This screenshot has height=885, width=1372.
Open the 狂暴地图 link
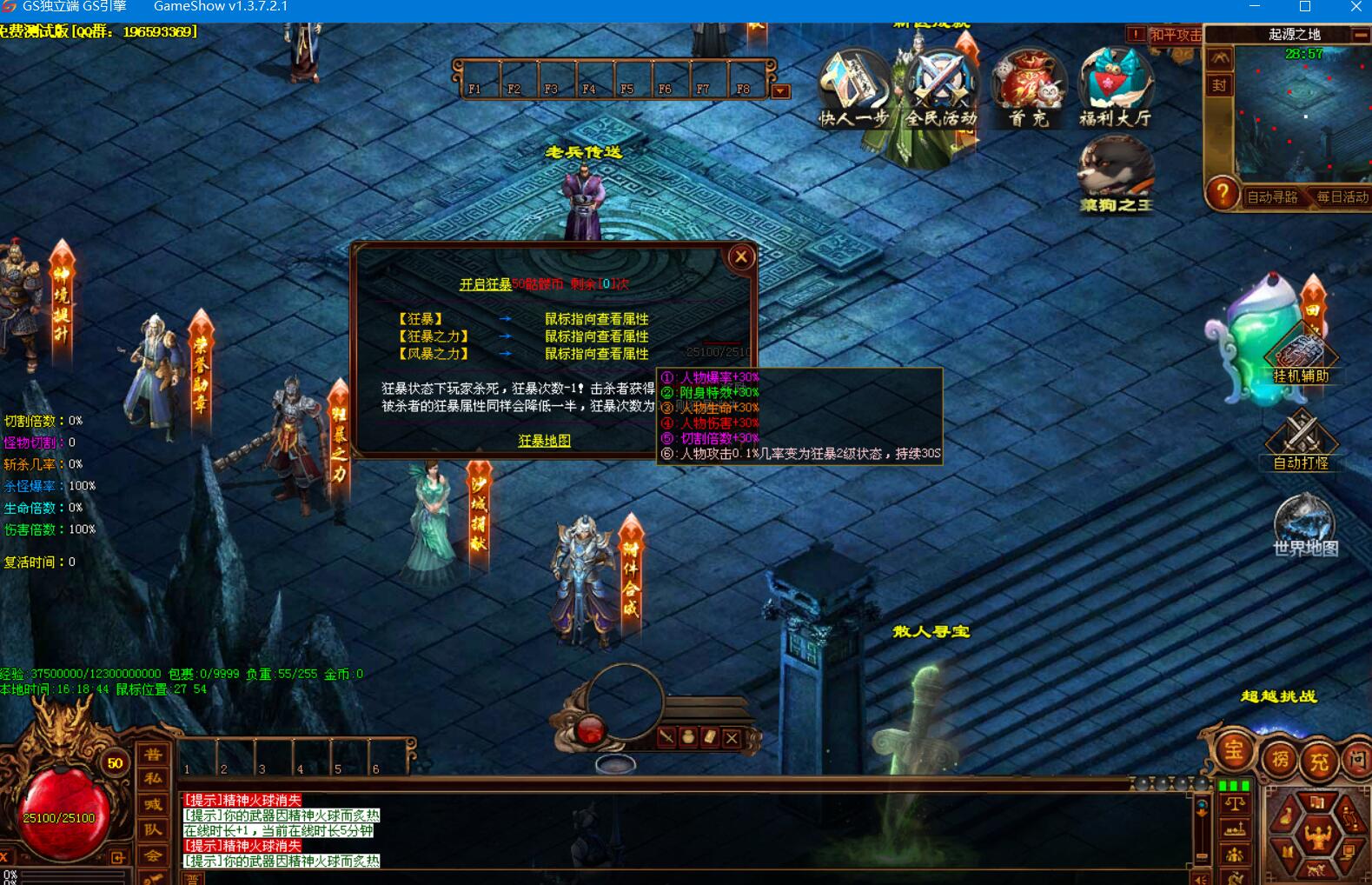[544, 441]
